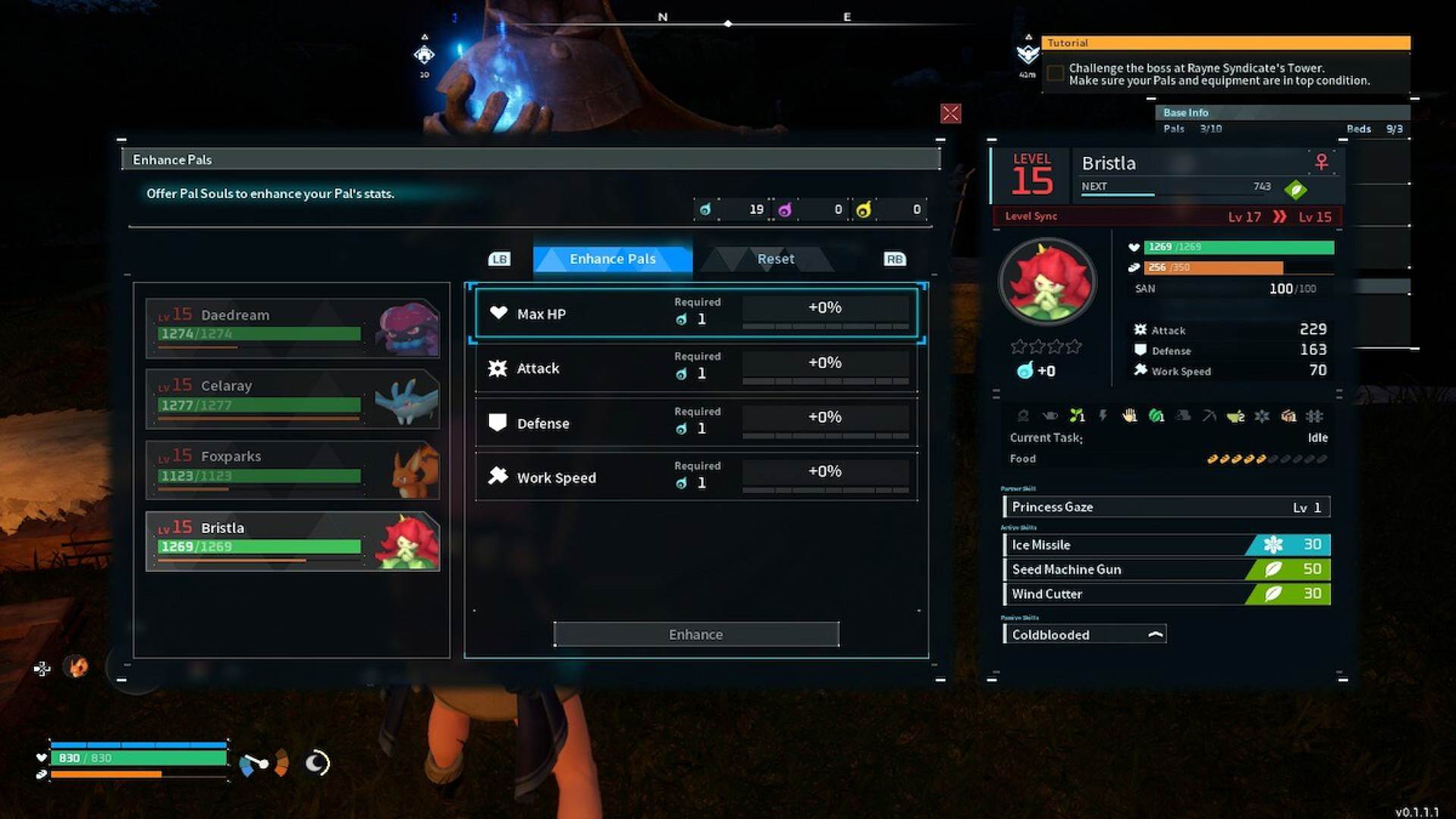Click the yellow Pal Soul icon
1456x819 pixels.
click(x=862, y=210)
